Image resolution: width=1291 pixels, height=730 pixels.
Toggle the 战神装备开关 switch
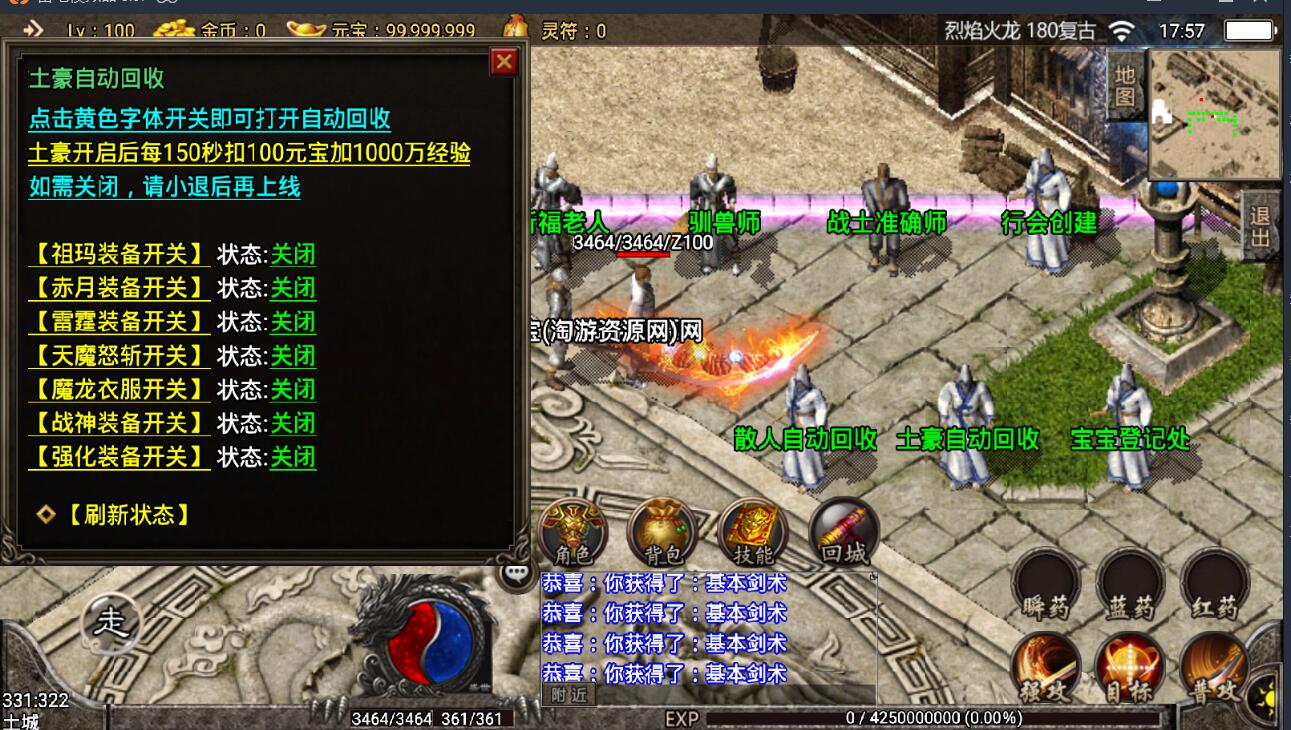click(119, 423)
